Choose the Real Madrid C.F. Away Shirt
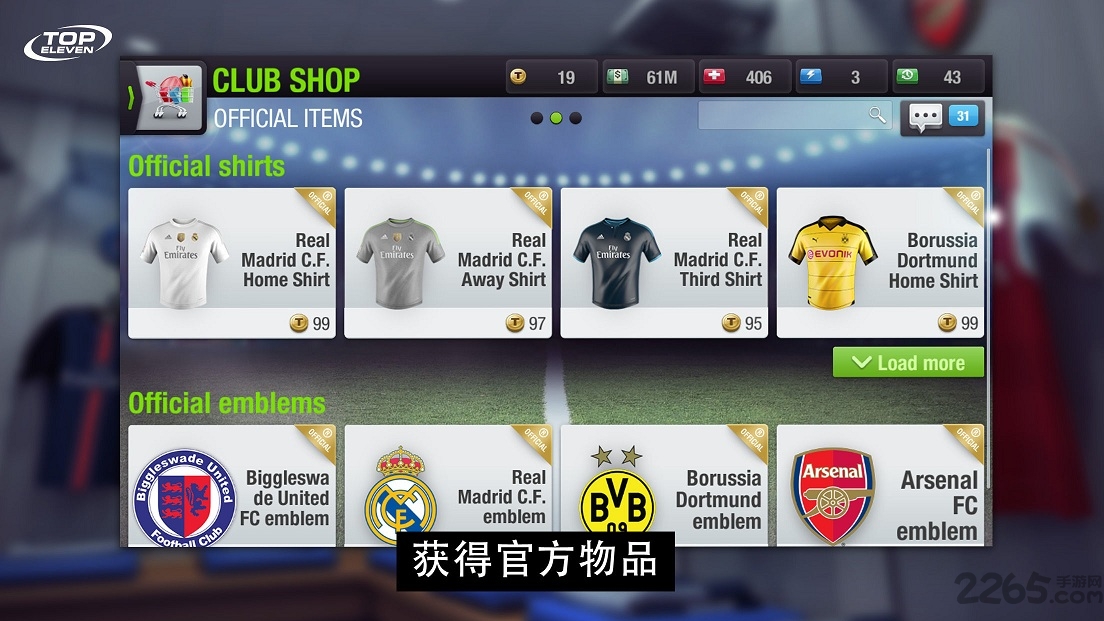Viewport: 1104px width, 621px height. coord(448,262)
